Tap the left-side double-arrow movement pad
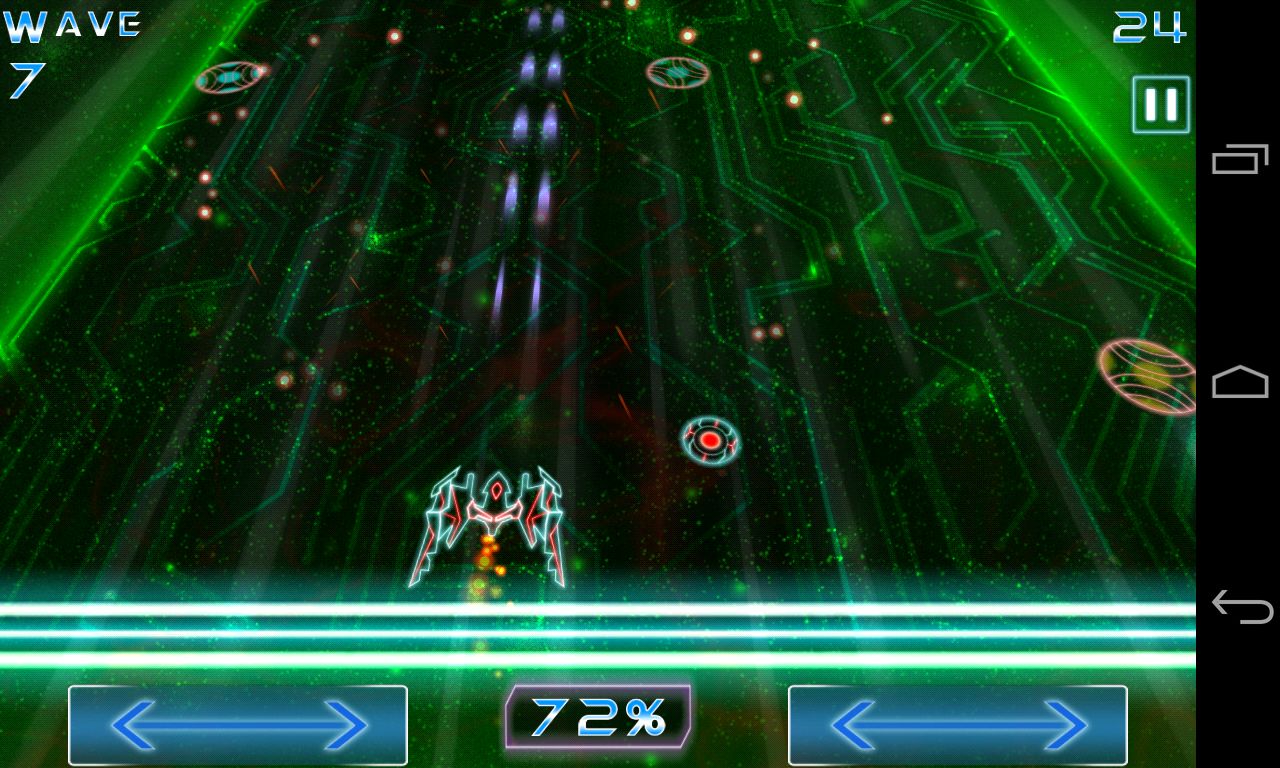The height and width of the screenshot is (768, 1280). tap(238, 725)
